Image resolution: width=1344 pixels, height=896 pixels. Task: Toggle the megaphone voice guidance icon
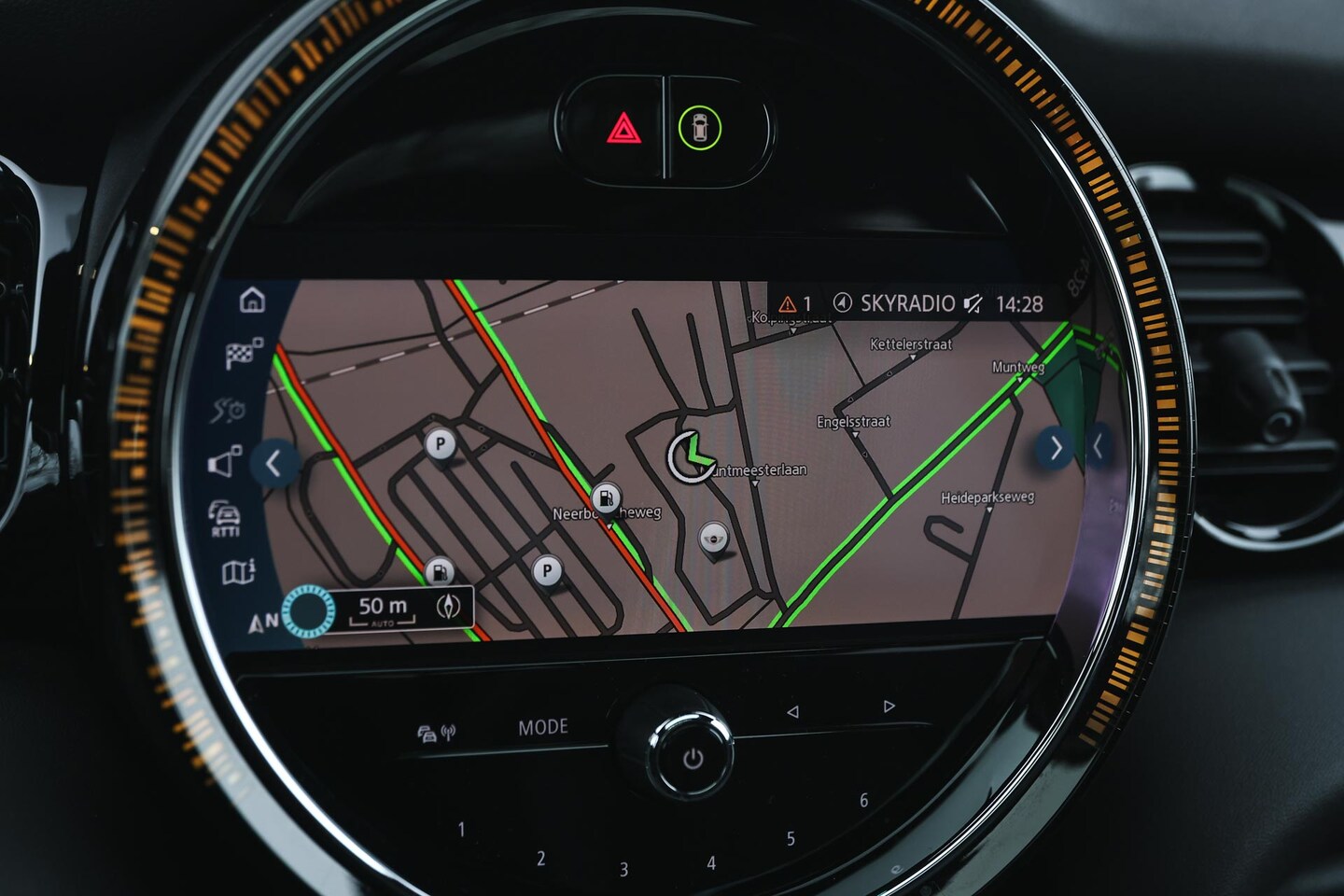click(x=225, y=462)
